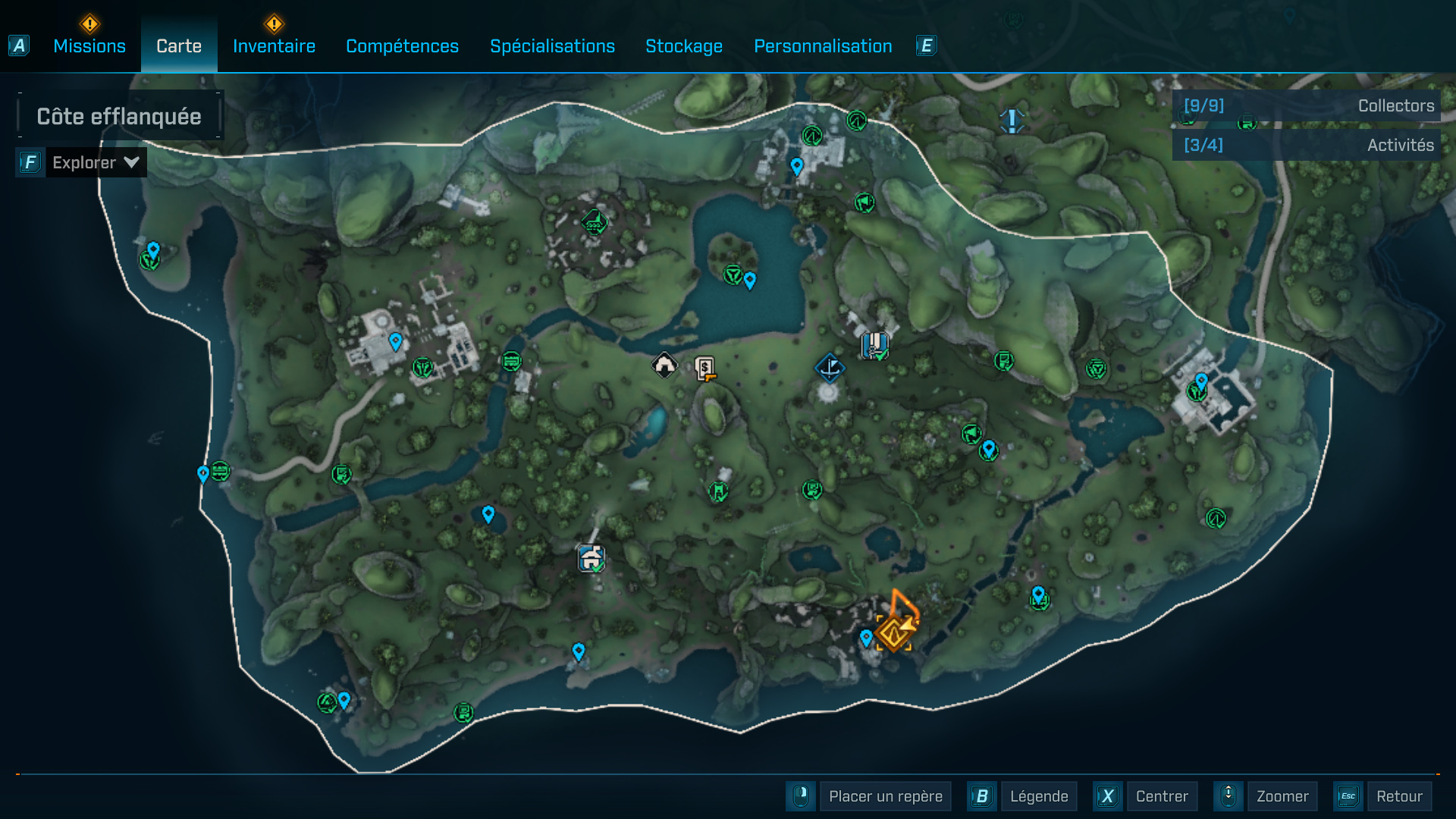
Task: Open the Missions menu with alert badge
Action: [89, 46]
